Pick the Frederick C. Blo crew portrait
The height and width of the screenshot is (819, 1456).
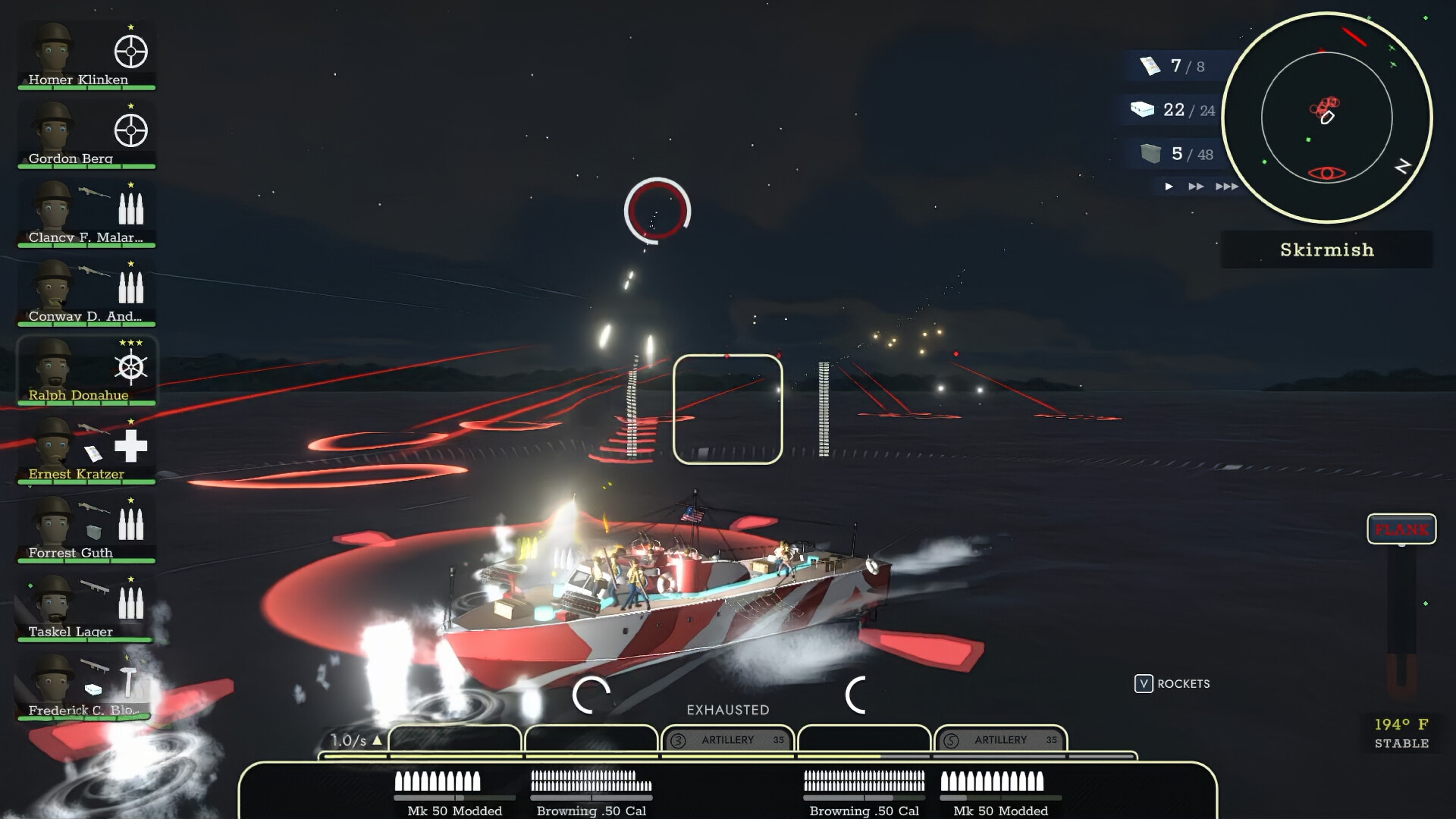(x=86, y=687)
